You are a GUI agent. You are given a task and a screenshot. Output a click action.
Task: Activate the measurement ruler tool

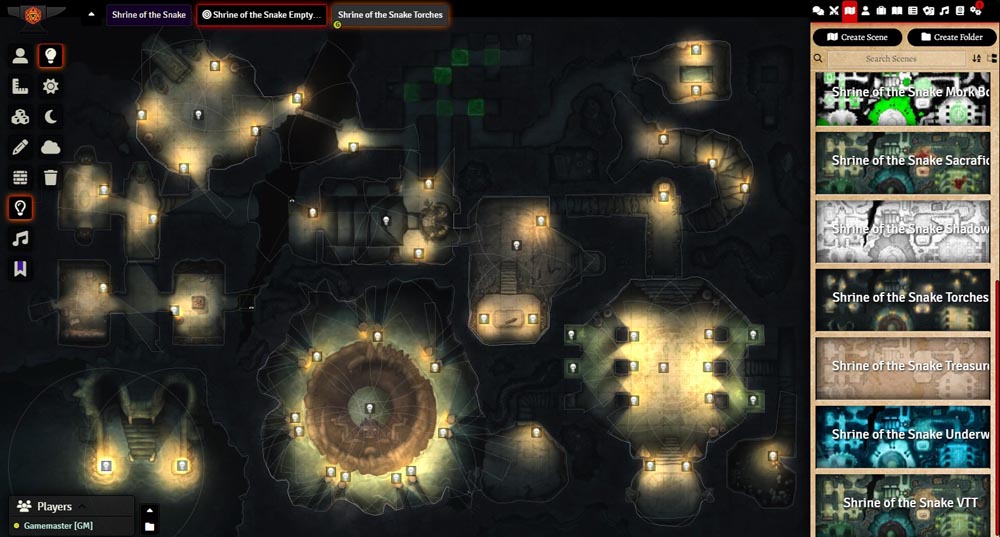pos(20,87)
